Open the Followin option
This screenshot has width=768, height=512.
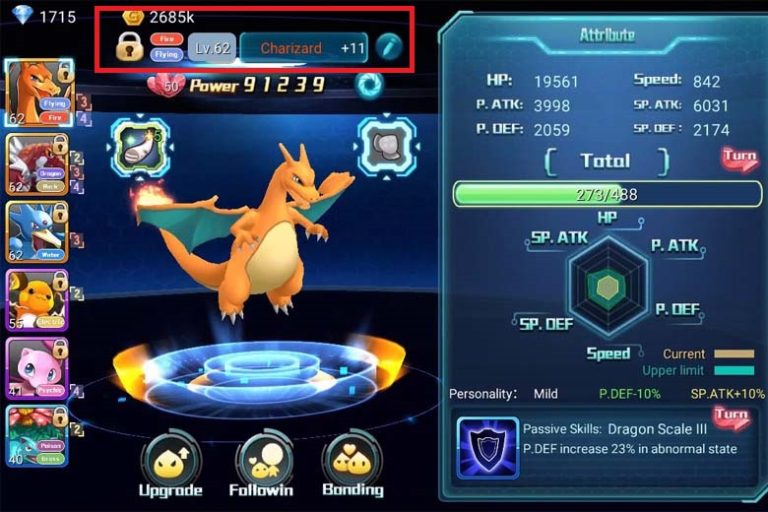(x=262, y=463)
